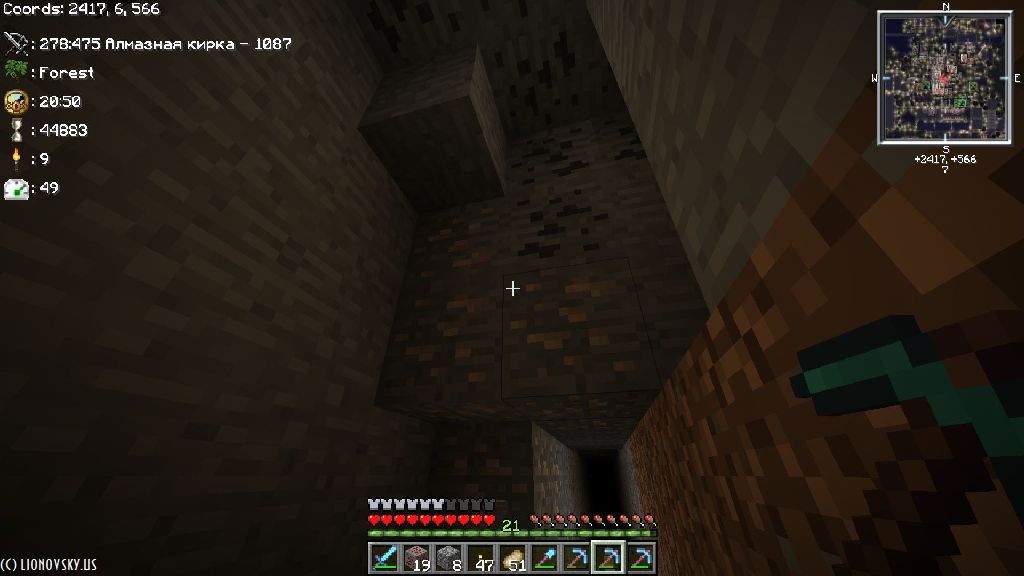The width and height of the screenshot is (1024, 576).
Task: Select the diamond sword hotbar slot
Action: 385,557
